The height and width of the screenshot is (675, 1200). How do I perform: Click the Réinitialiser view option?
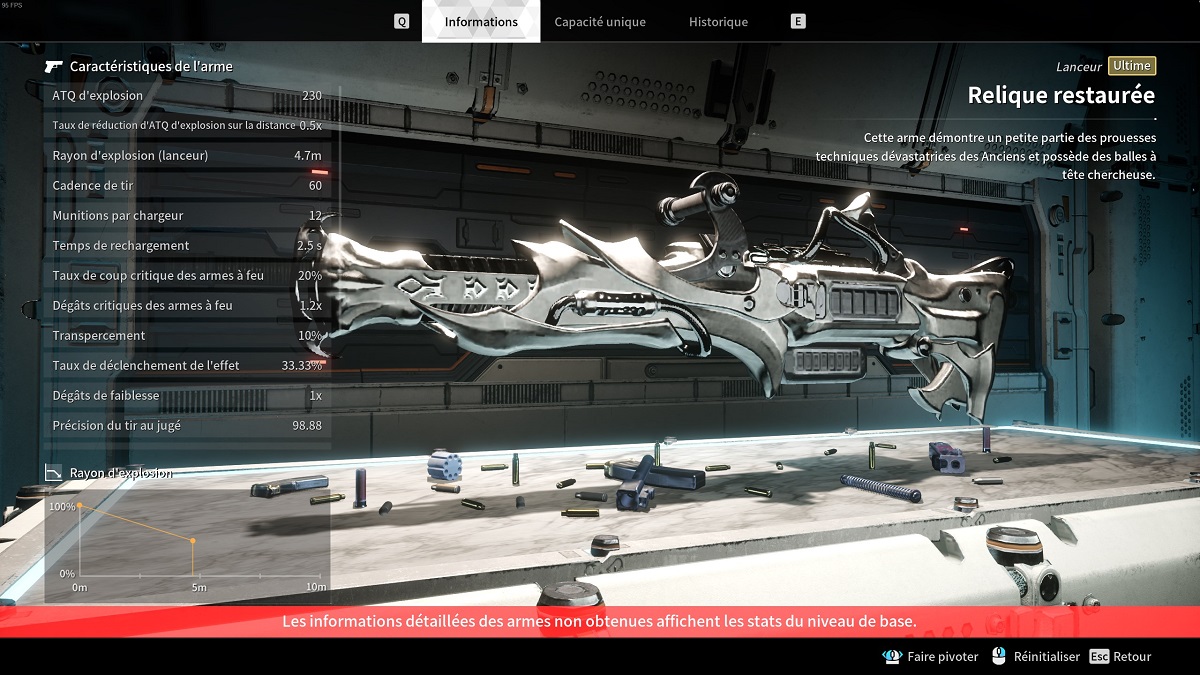[1036, 657]
